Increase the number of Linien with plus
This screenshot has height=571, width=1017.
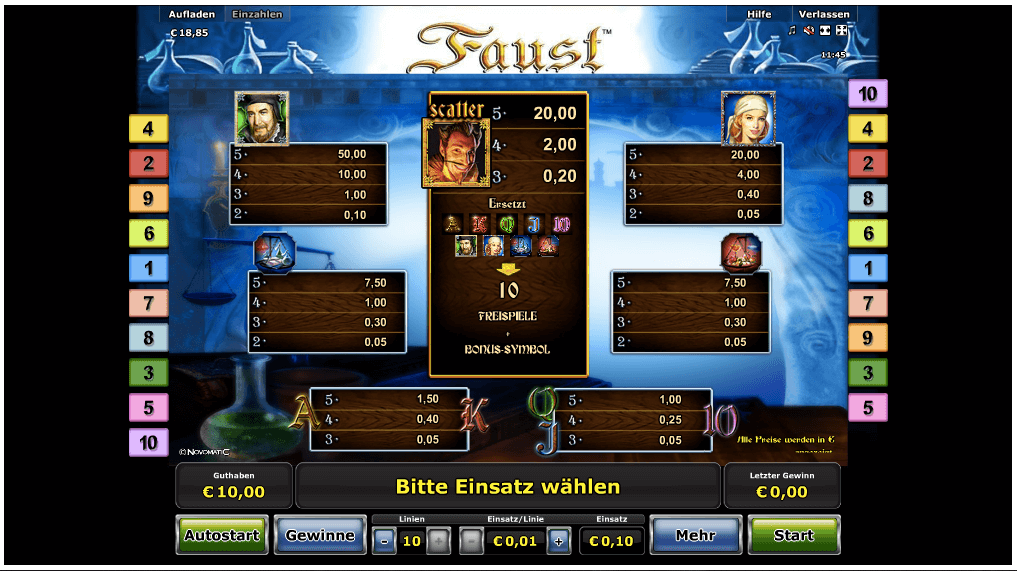pos(438,541)
